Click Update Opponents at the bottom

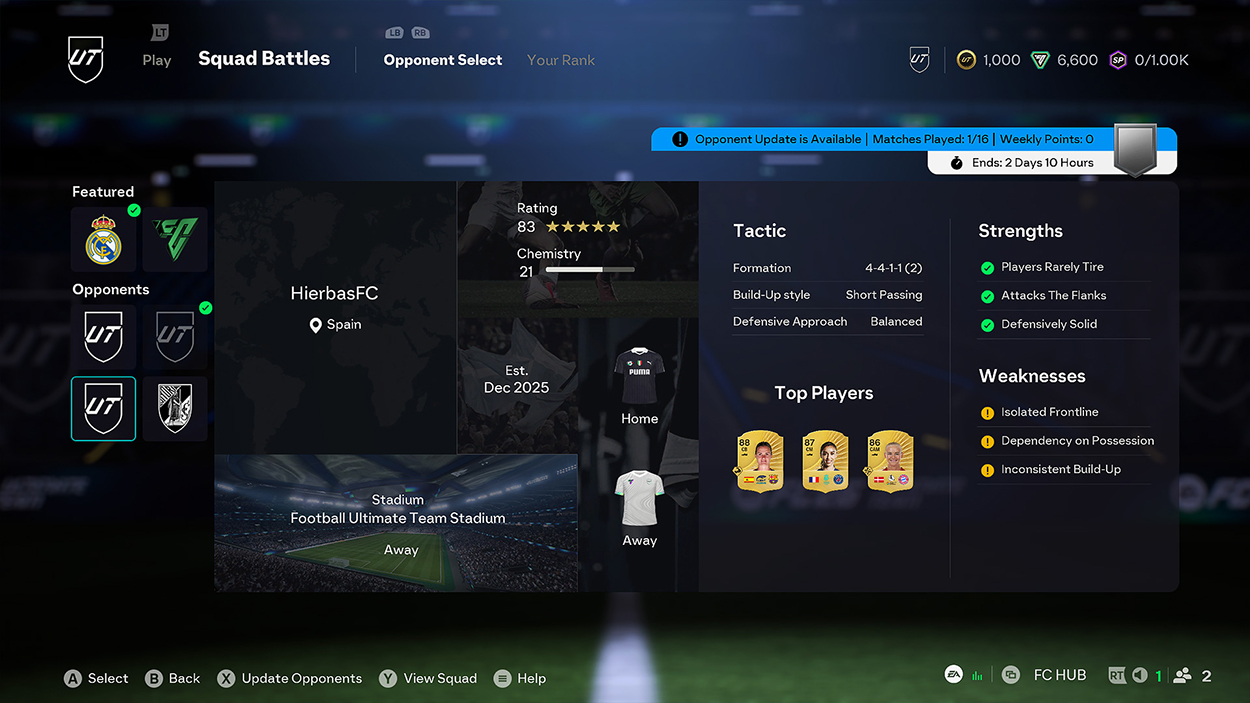point(290,678)
